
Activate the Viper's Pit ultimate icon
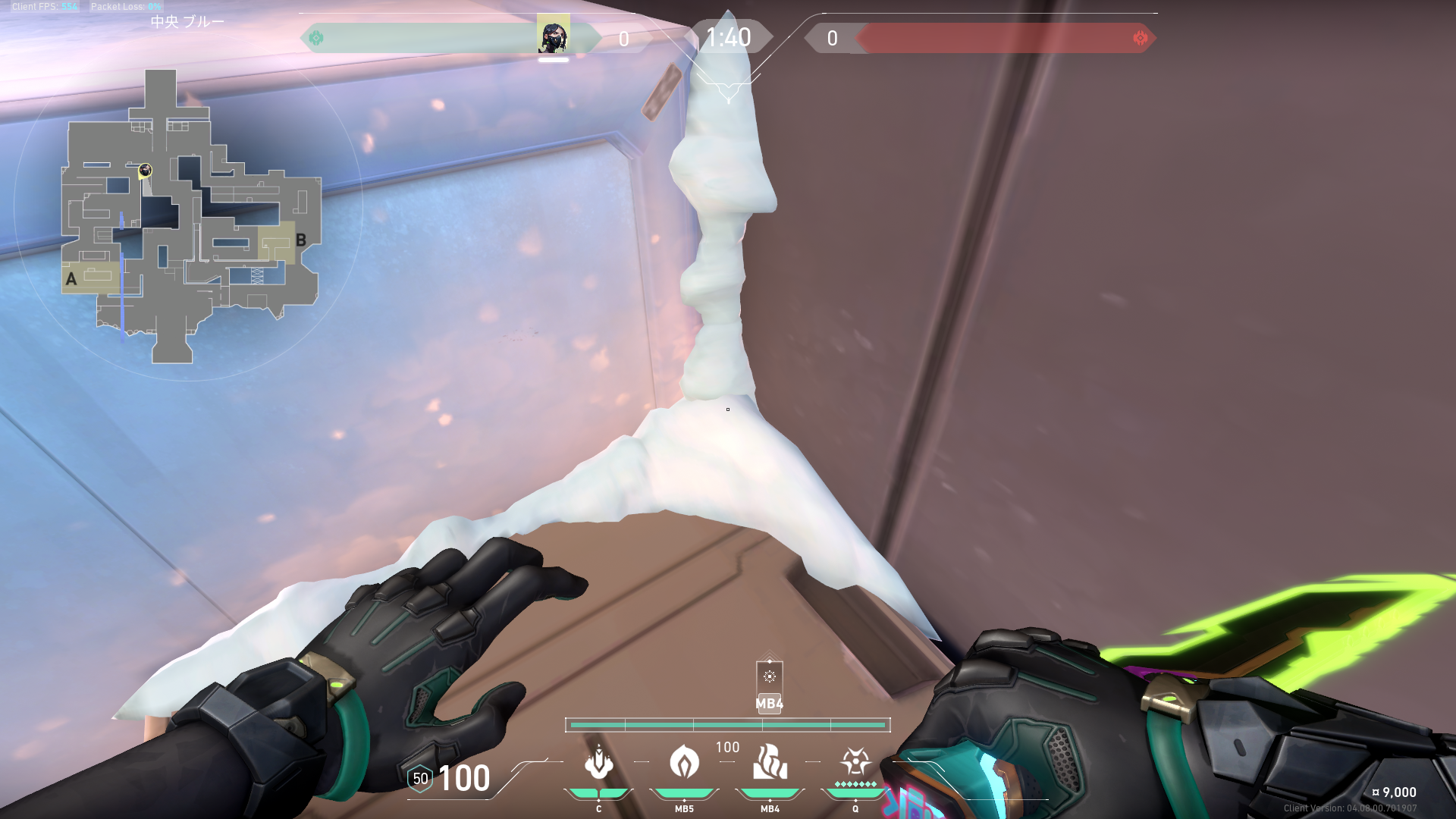(855, 761)
